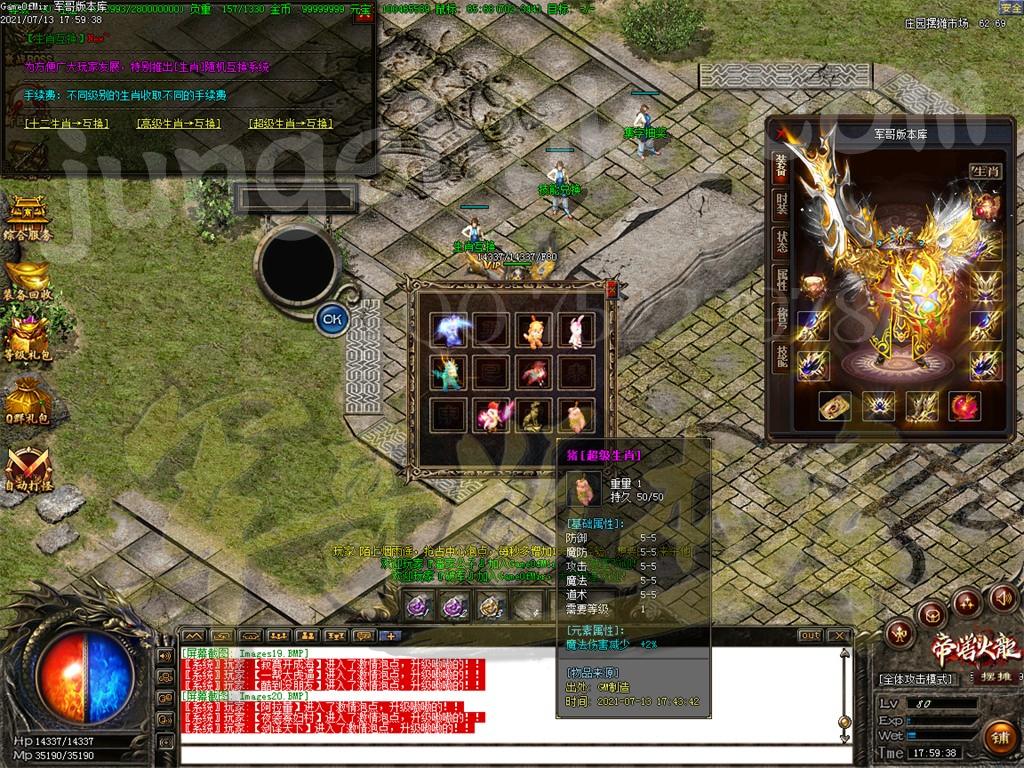The image size is (1024, 768).
Task: Choose the 高级生肖互换 option
Action: (178, 124)
